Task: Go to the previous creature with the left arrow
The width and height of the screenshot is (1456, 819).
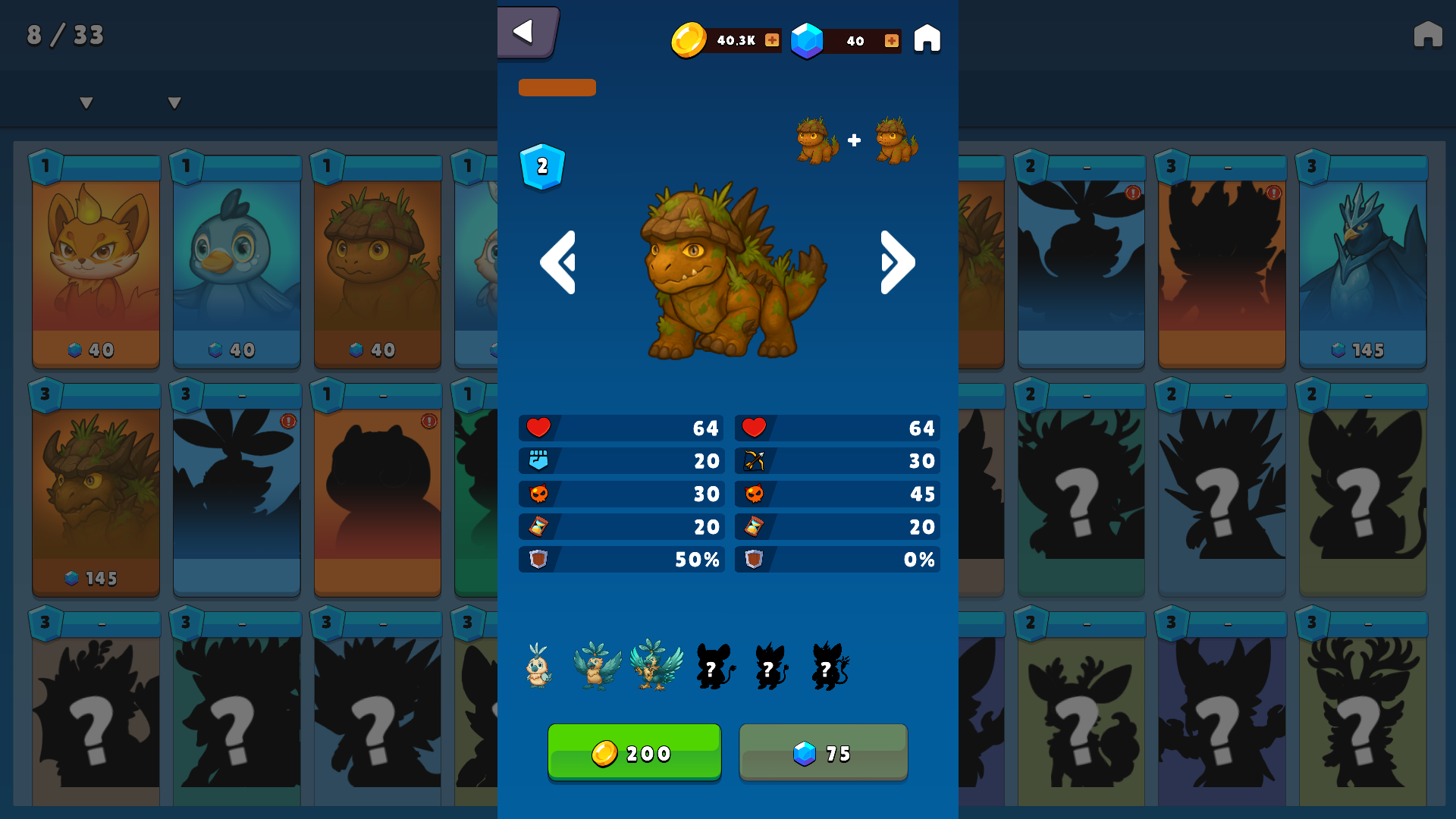Action: pos(559,262)
